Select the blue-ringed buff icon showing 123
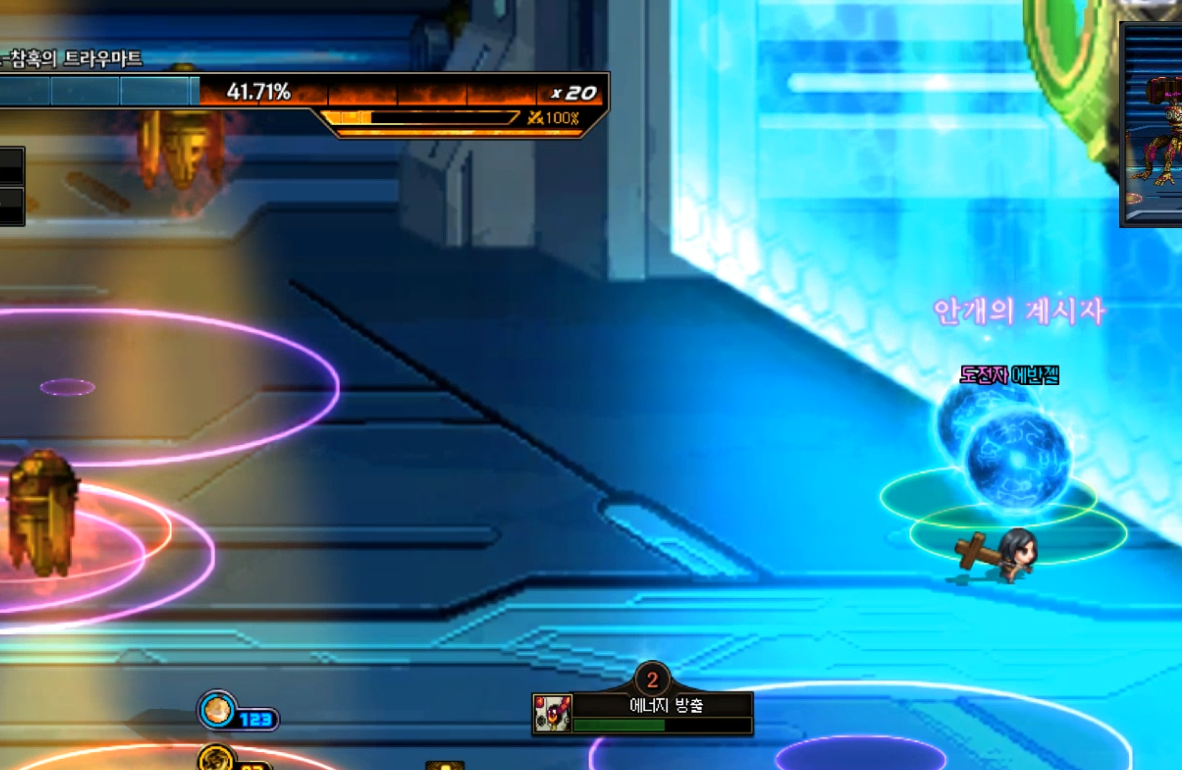1182x770 pixels. tap(217, 712)
